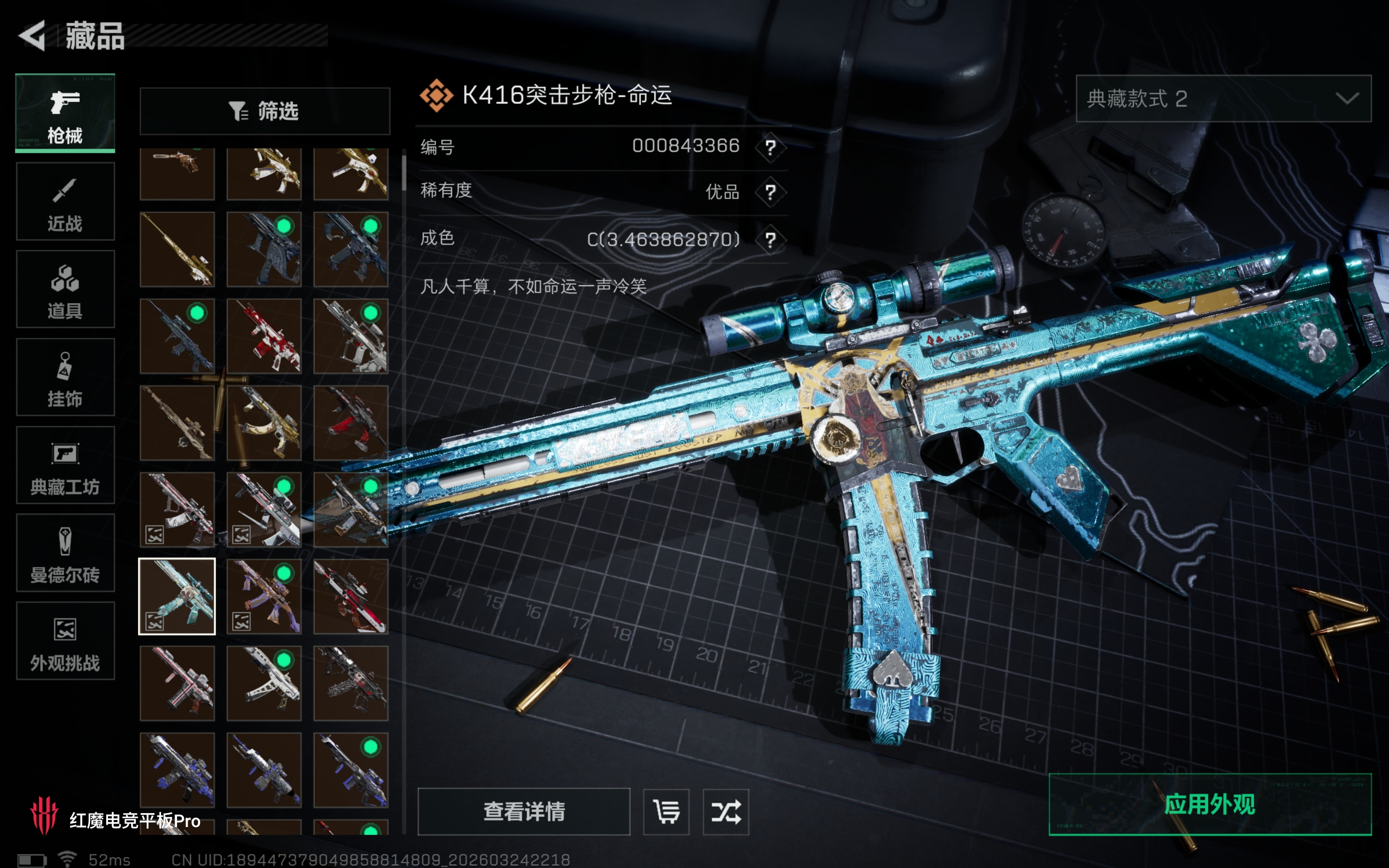Click the shuffle arrows icon button
1389x868 pixels.
tap(725, 812)
